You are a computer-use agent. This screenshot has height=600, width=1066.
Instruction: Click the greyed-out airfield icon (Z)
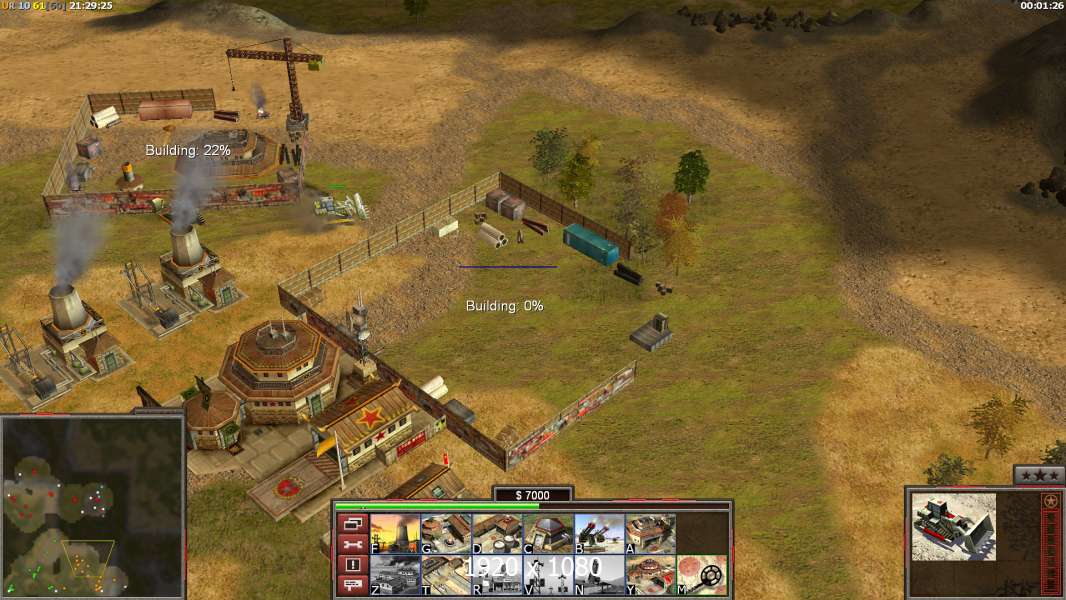pyautogui.click(x=395, y=575)
